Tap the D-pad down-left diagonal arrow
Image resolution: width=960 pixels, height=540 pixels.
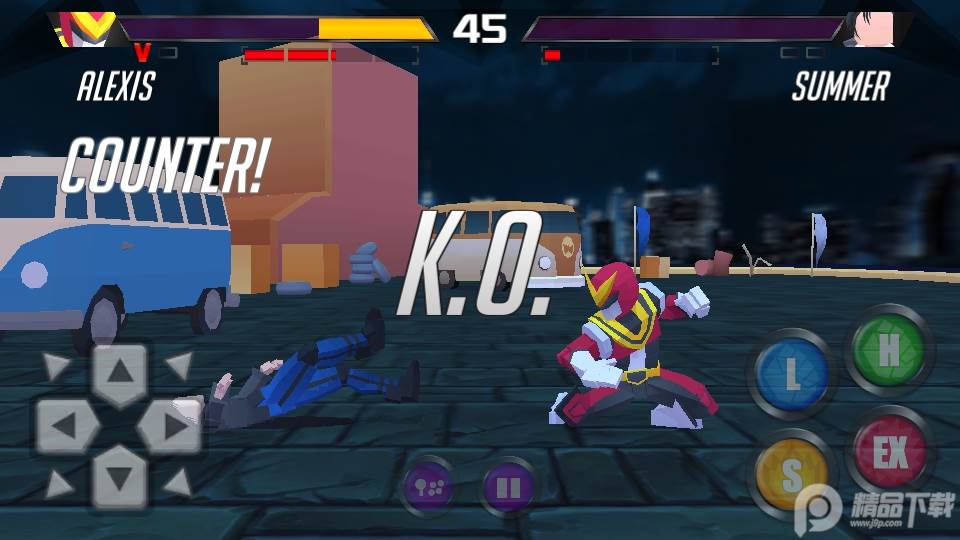pyautogui.click(x=58, y=486)
